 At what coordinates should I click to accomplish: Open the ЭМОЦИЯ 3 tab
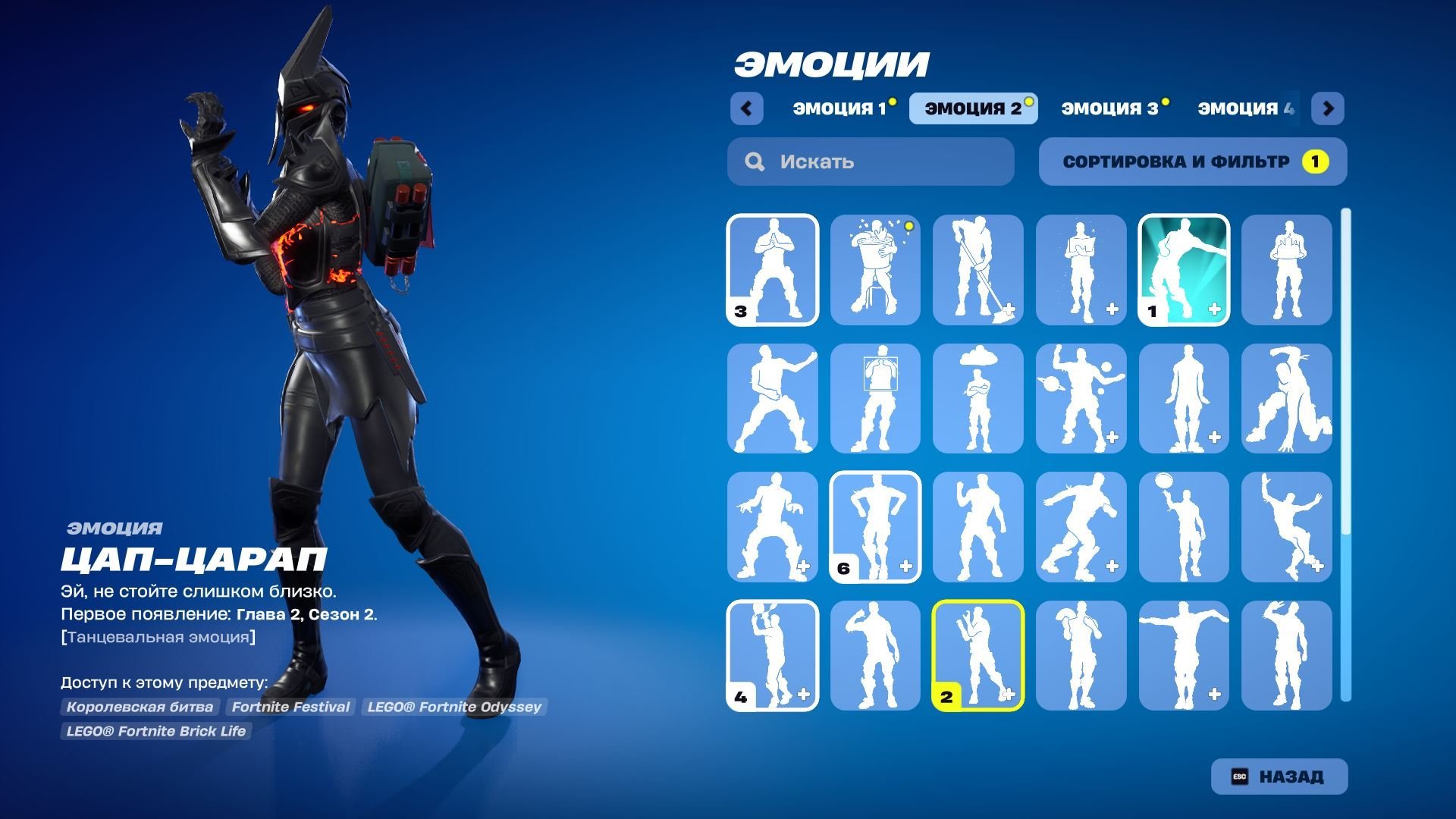point(1110,108)
